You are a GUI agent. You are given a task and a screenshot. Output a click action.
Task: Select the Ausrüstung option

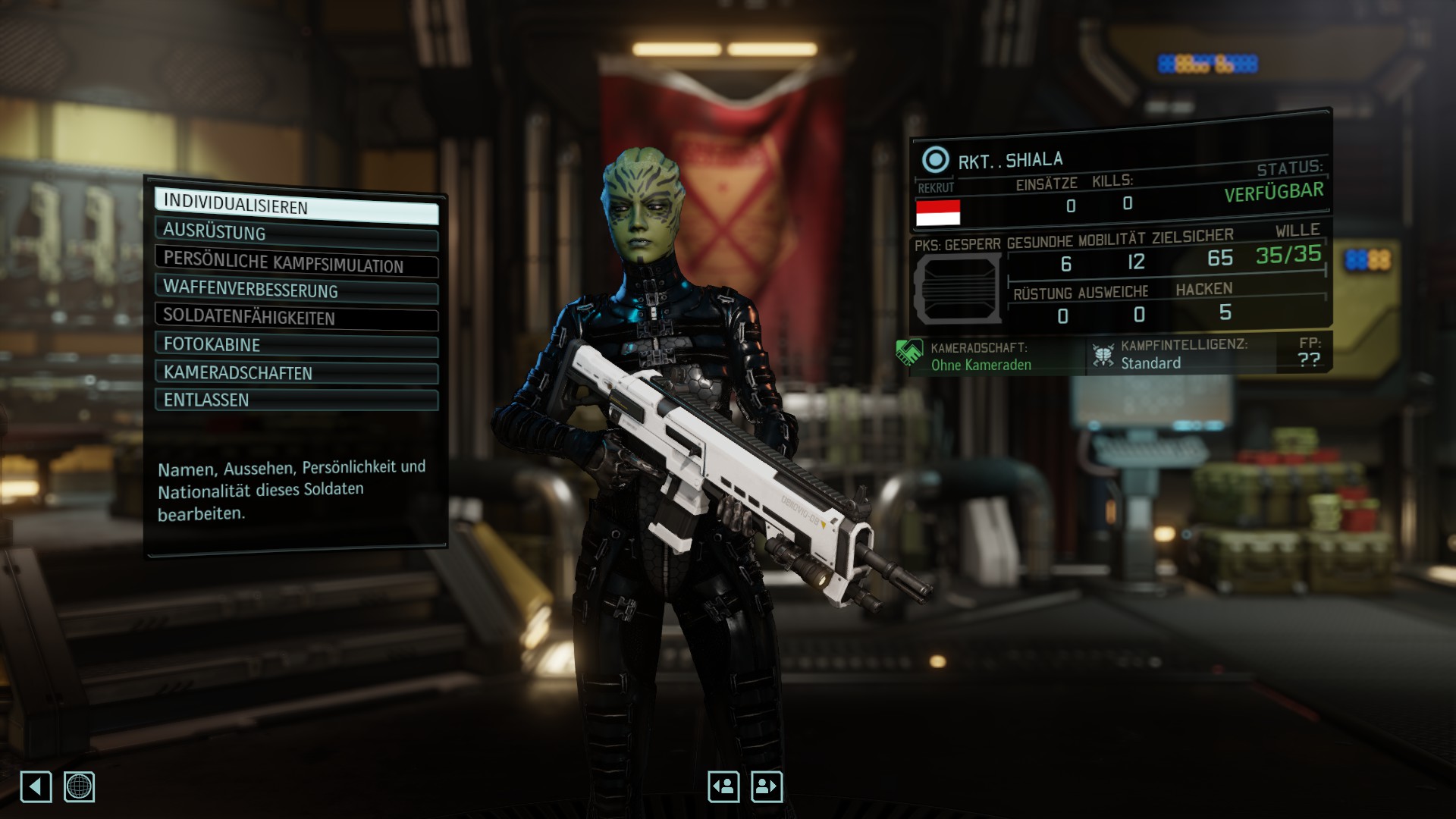[x=296, y=234]
